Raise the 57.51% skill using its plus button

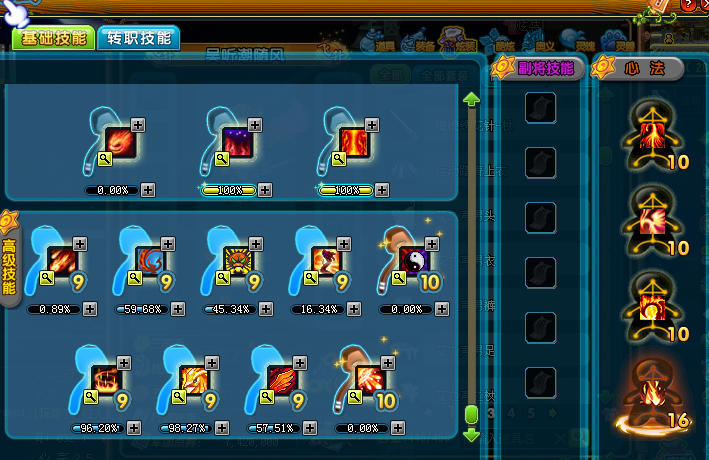[x=310, y=428]
